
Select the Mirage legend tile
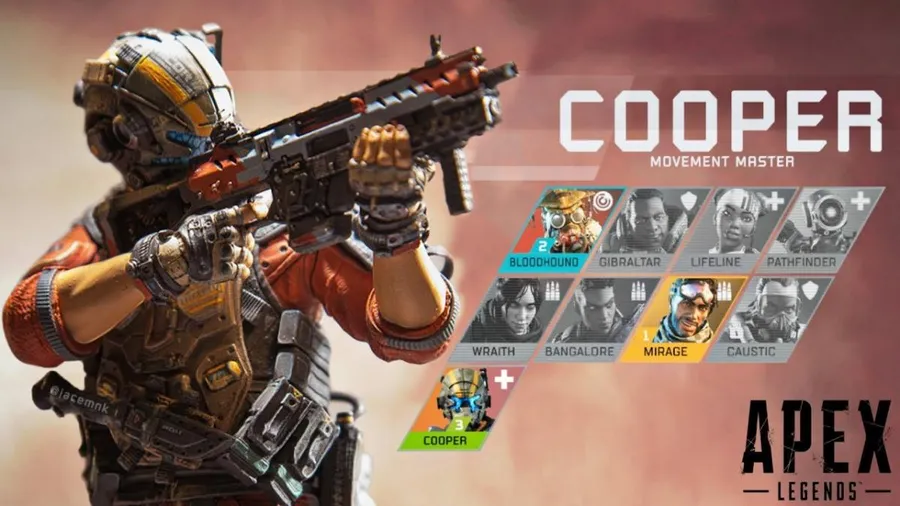coord(688,319)
